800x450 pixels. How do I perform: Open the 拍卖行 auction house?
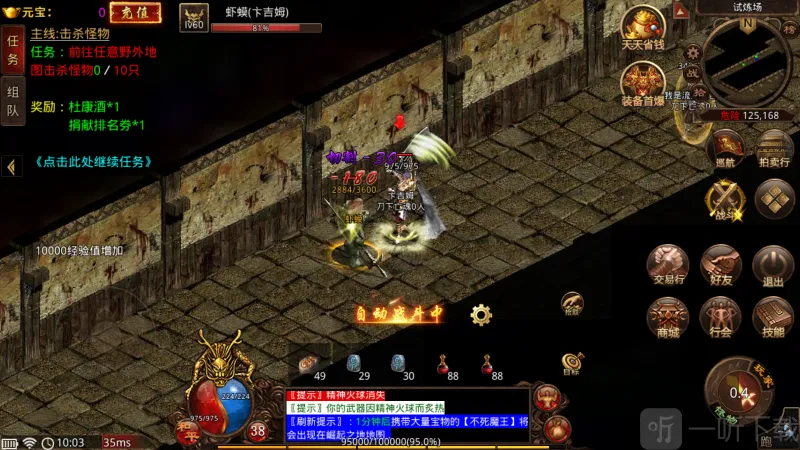pos(773,147)
